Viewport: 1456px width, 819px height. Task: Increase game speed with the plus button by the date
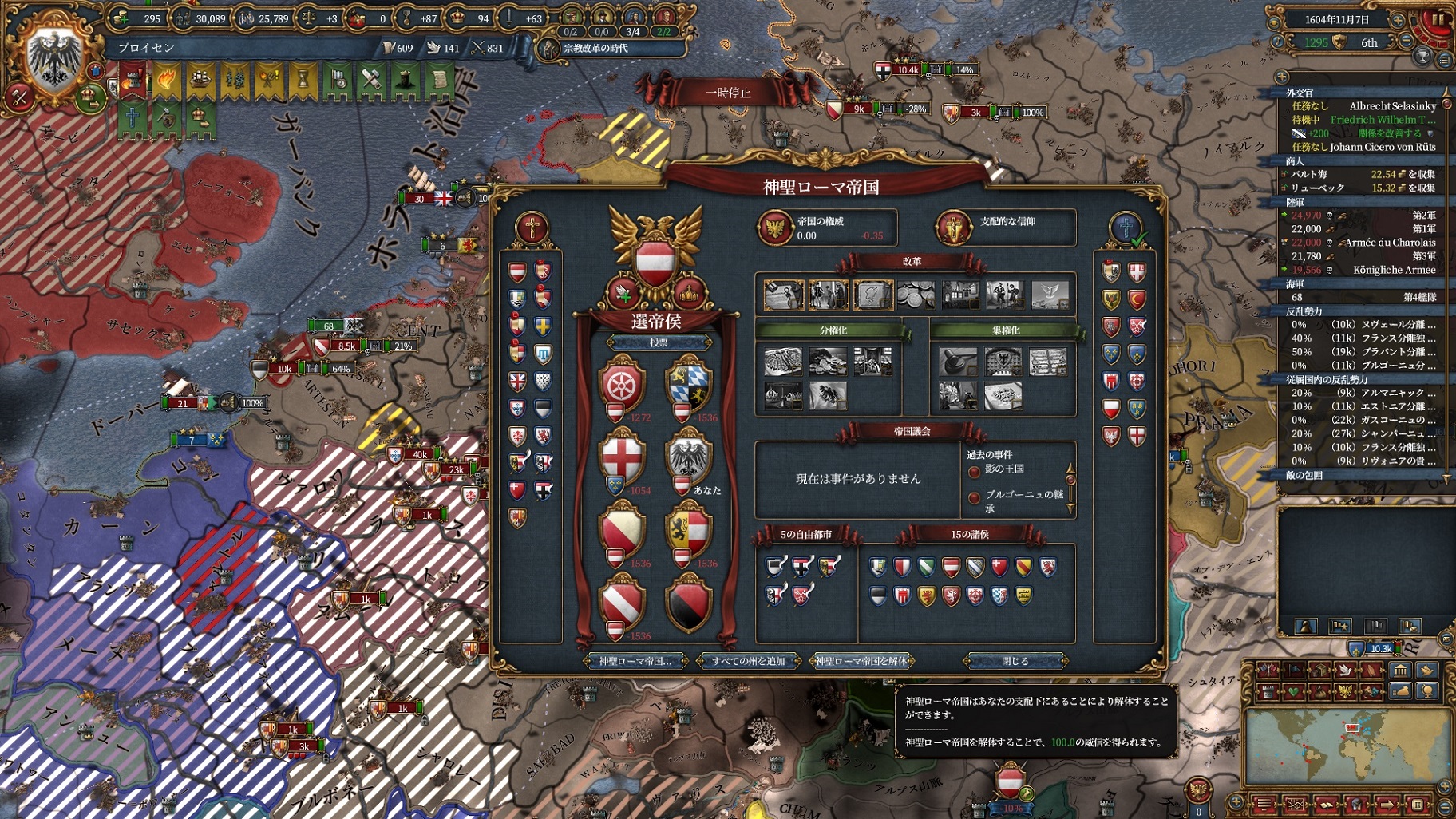pos(1398,19)
